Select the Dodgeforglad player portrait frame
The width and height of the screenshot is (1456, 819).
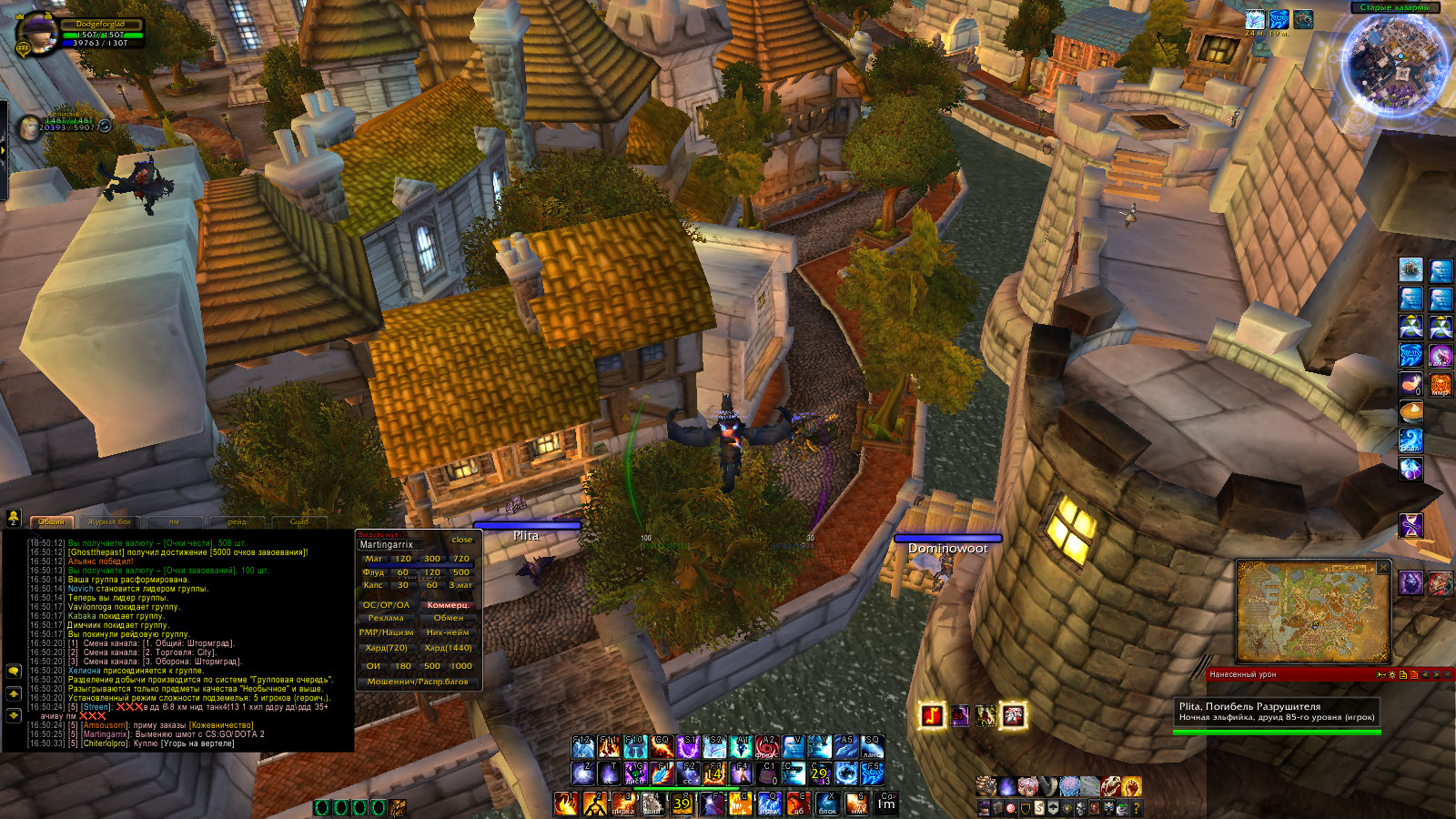[38, 33]
